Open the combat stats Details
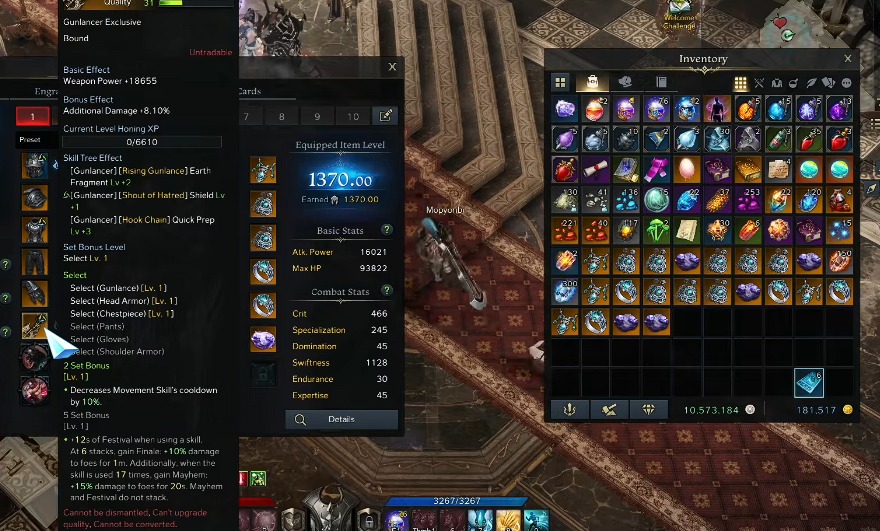Viewport: 880px width, 531px height. pos(341,419)
